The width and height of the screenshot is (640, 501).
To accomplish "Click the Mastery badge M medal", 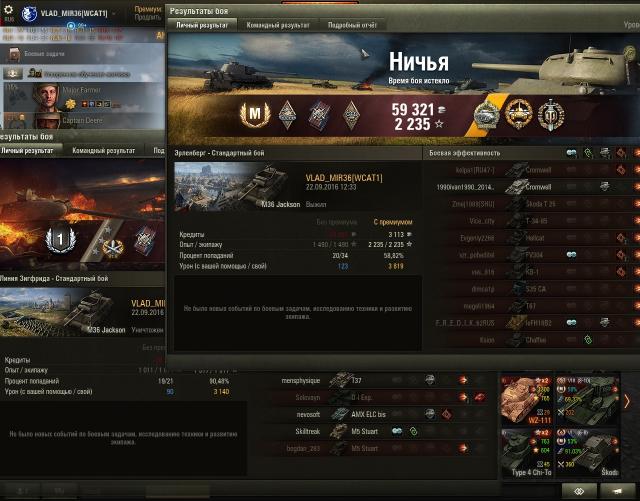I will [x=254, y=113].
